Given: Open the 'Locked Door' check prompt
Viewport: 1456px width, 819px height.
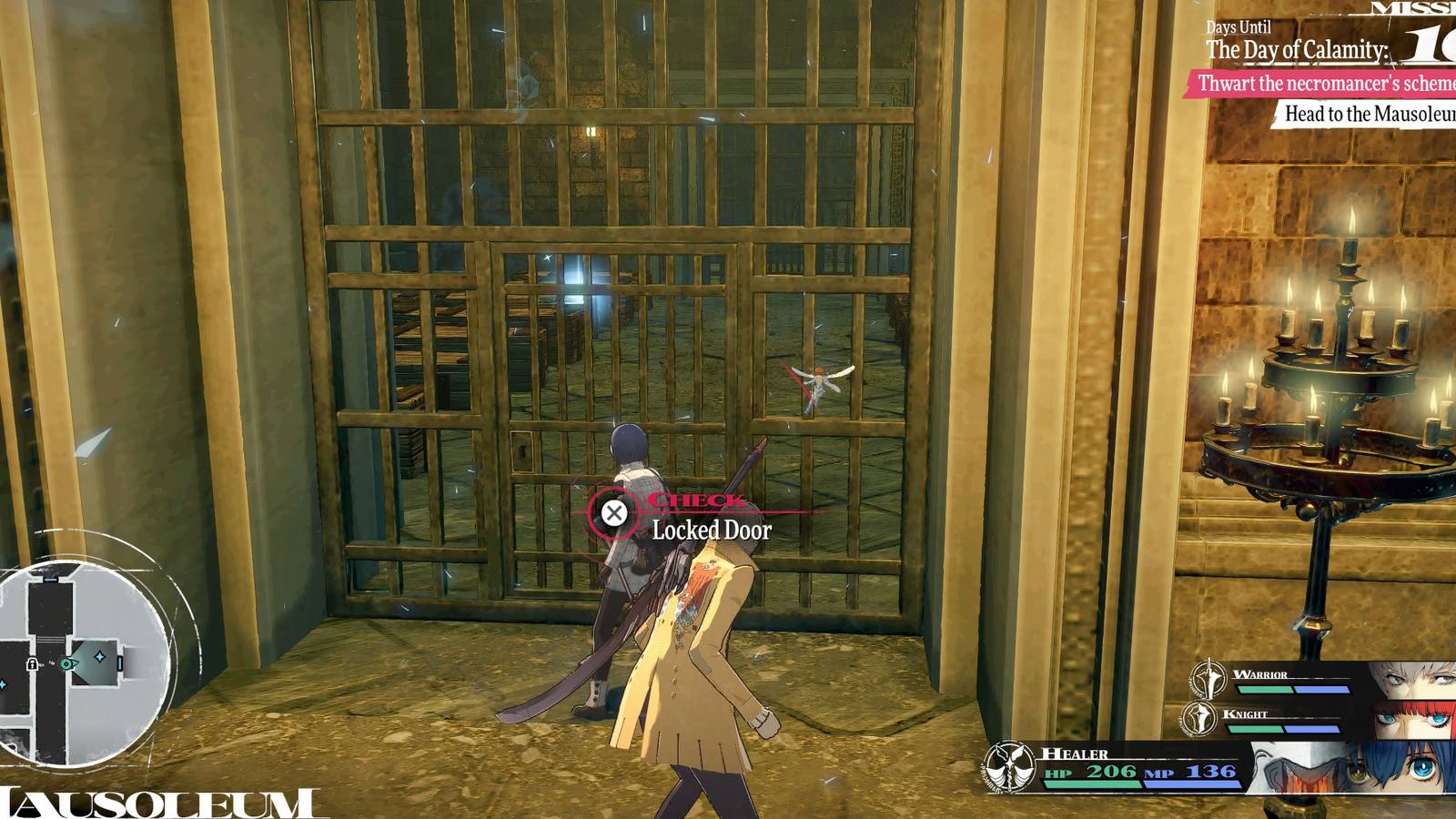Looking at the screenshot, I should 710,531.
